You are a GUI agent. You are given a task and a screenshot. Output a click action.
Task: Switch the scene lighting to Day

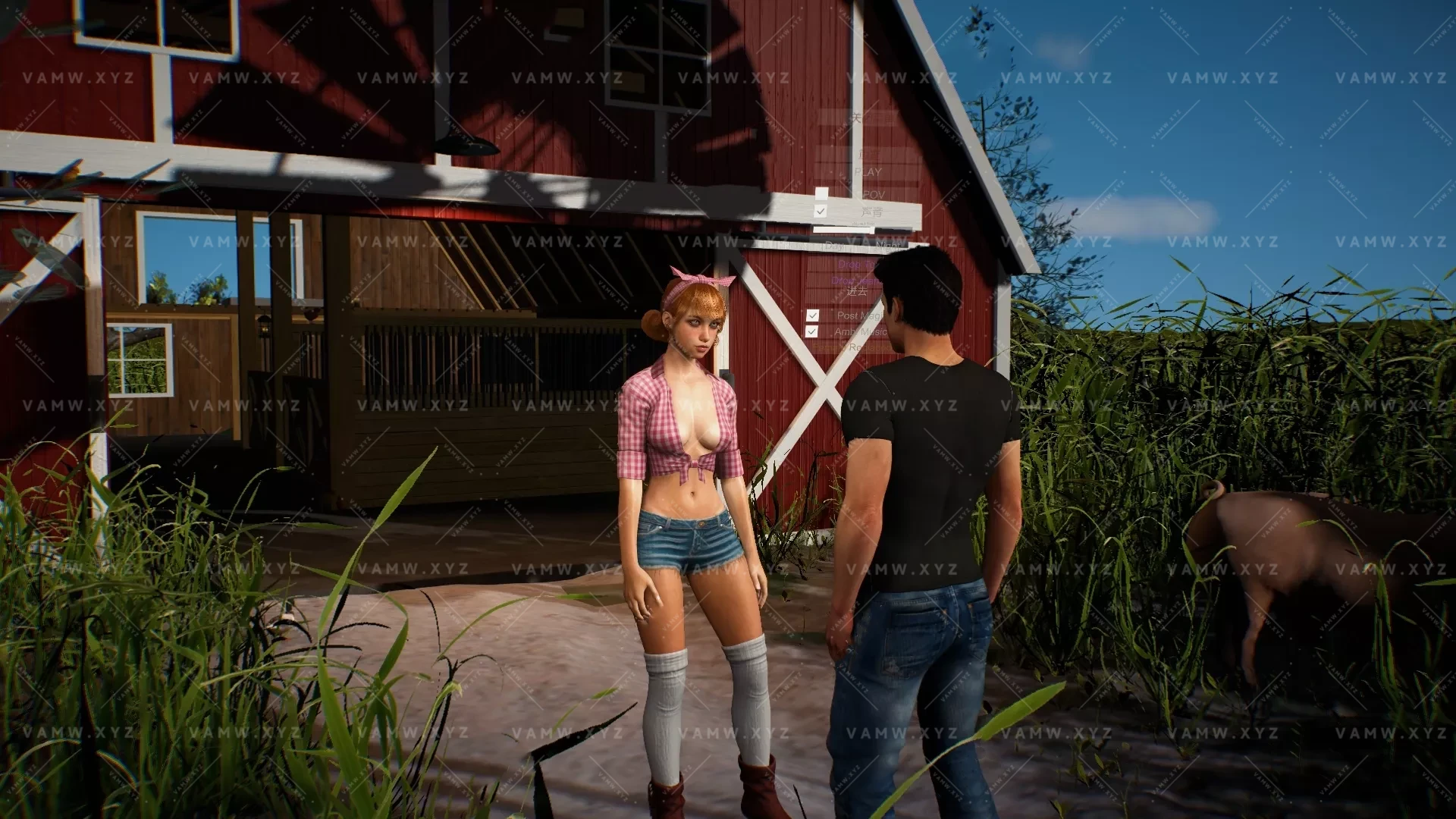(834, 245)
